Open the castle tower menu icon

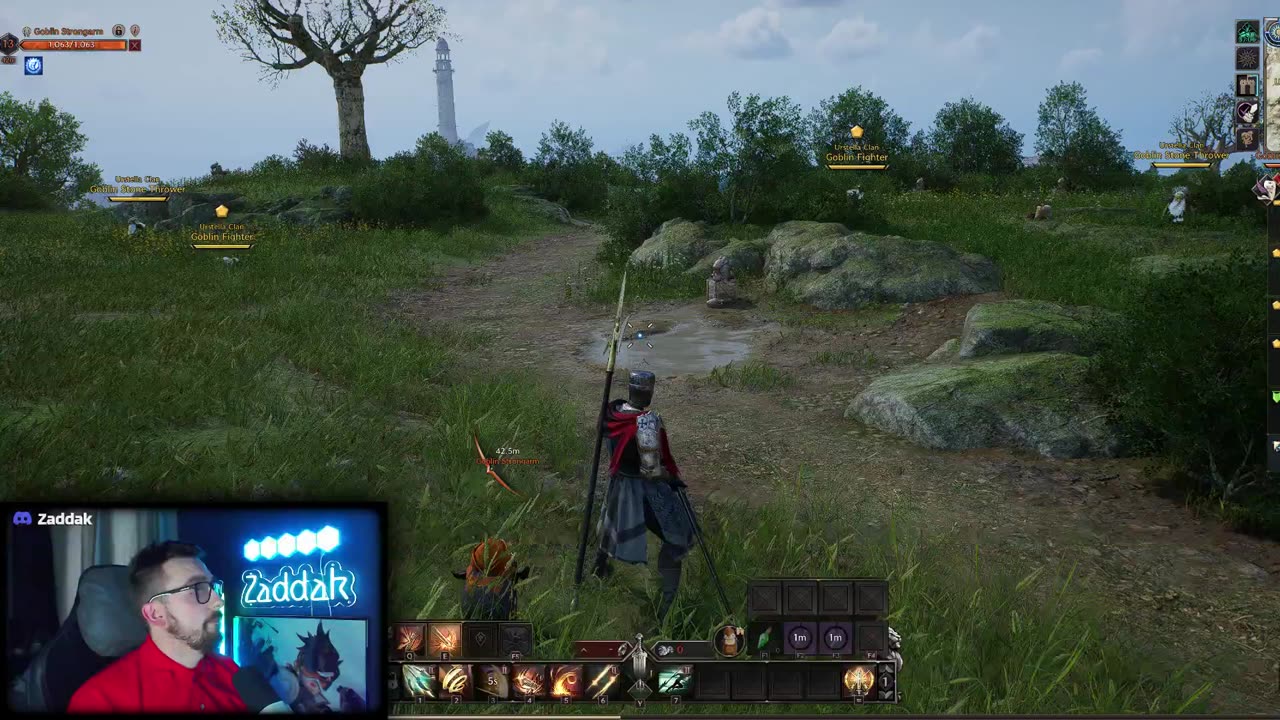(1247, 86)
